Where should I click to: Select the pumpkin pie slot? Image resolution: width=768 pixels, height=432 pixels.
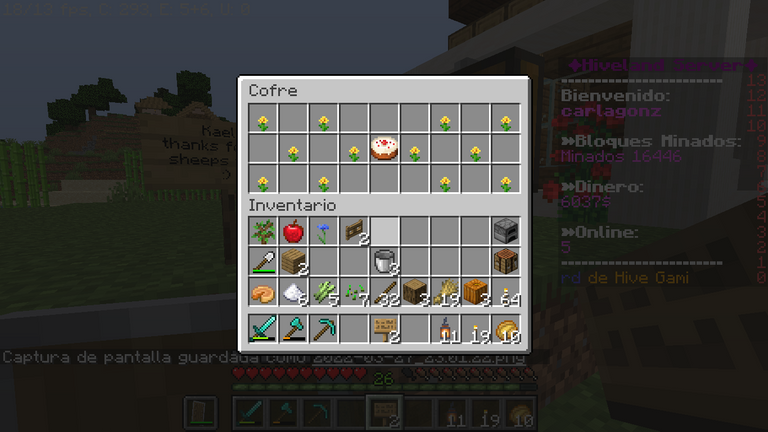[x=263, y=292]
